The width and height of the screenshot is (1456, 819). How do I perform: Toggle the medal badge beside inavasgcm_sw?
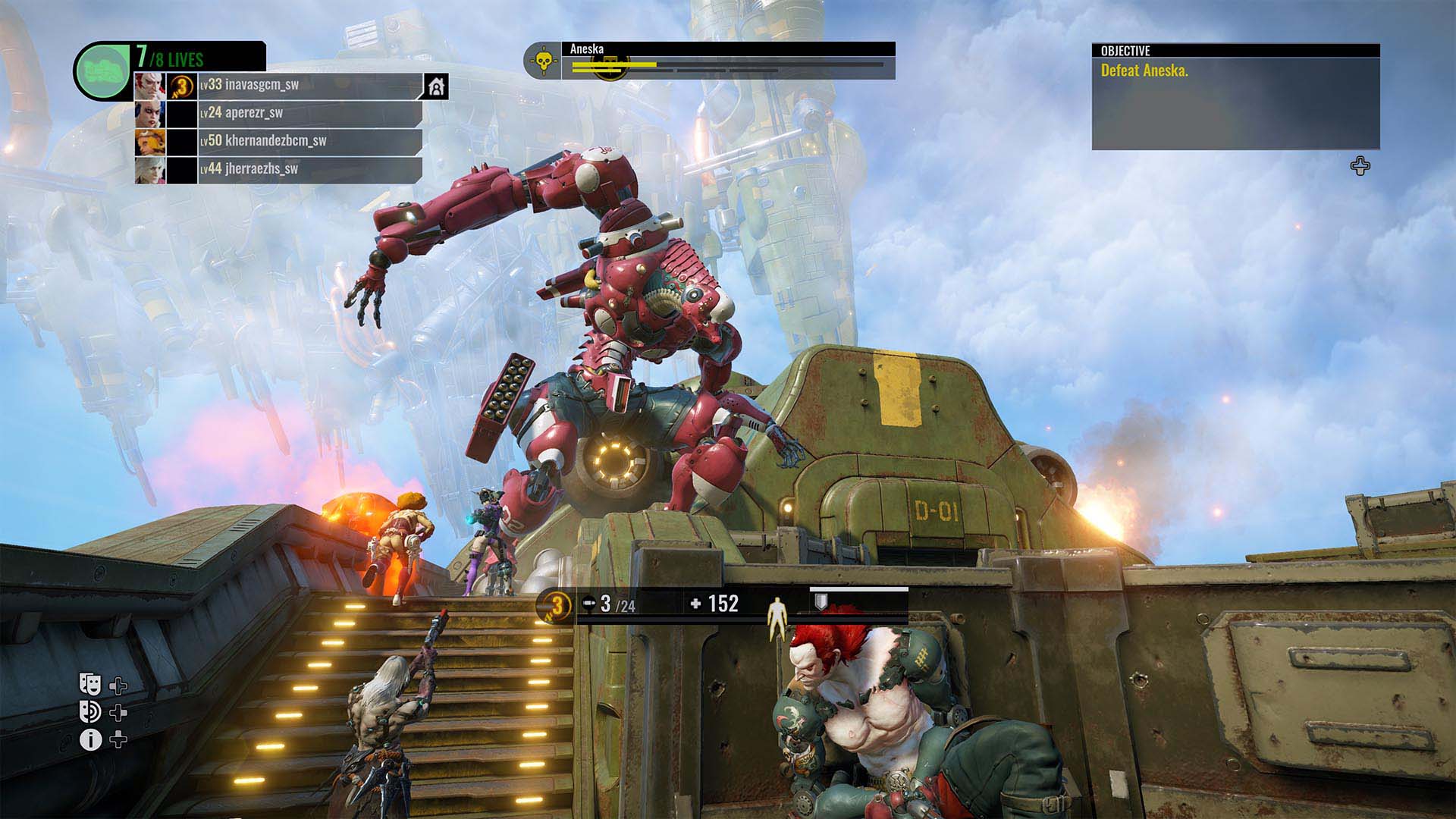point(180,87)
